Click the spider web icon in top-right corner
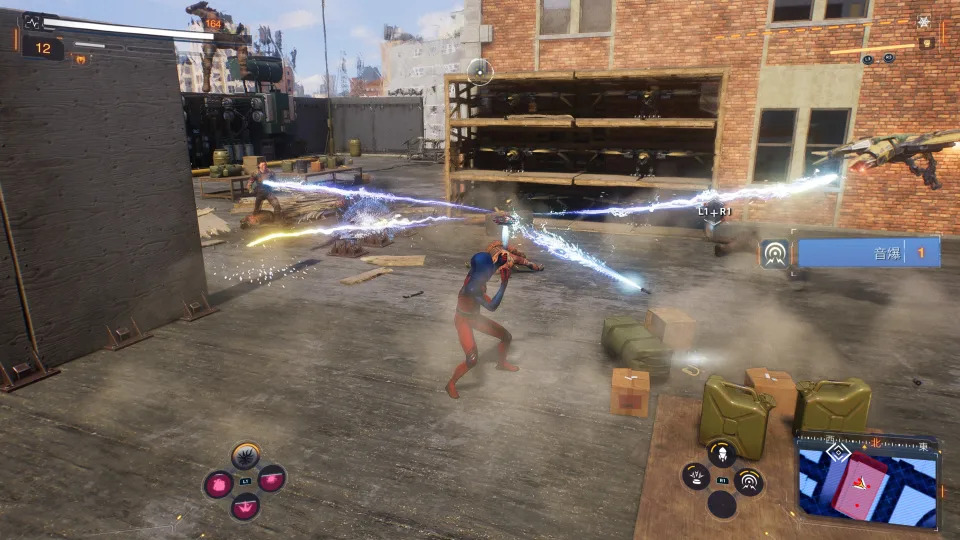Screen dimensions: 960x540 923,22
